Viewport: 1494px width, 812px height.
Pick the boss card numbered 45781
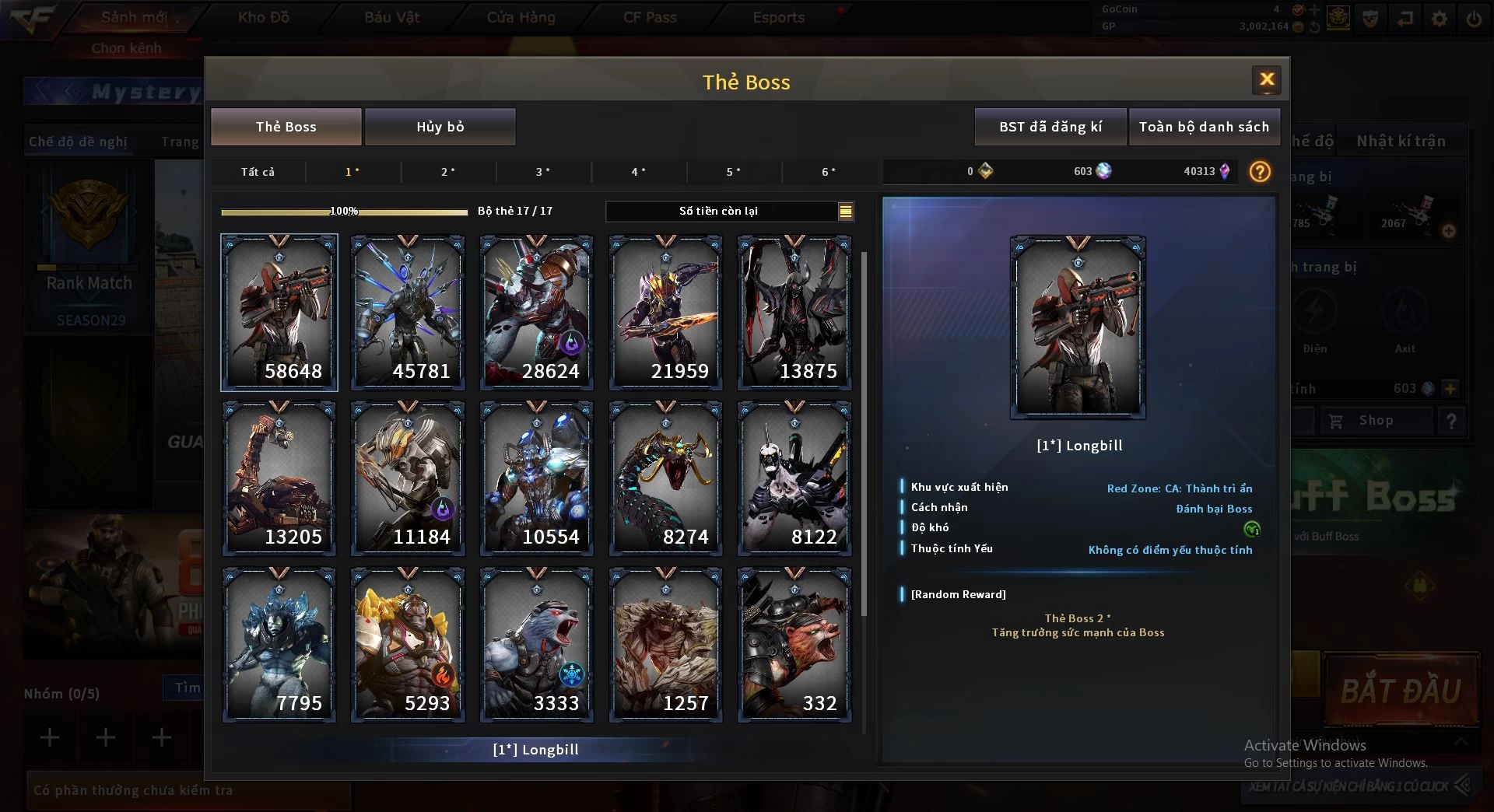pos(408,312)
